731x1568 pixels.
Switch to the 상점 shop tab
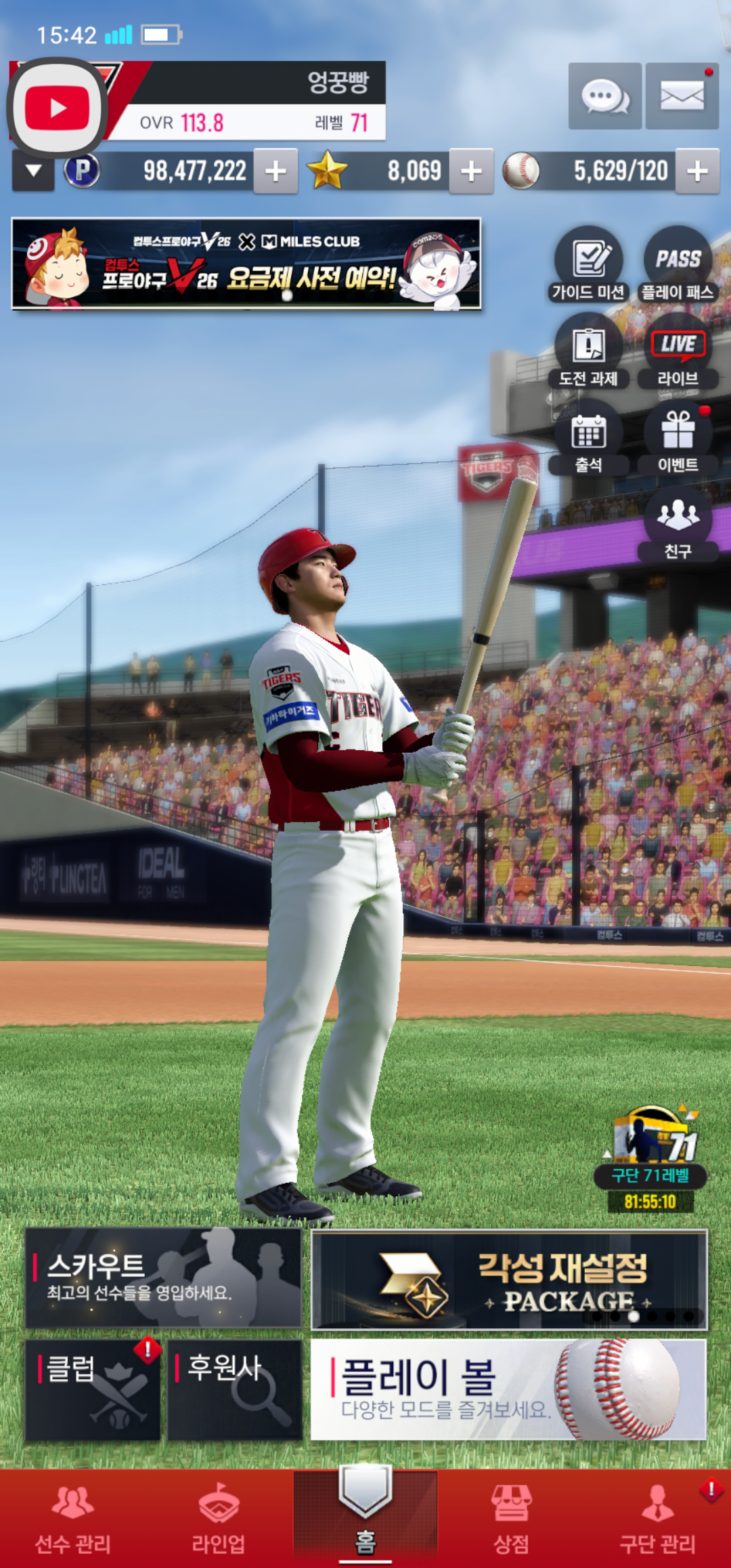(x=511, y=1518)
